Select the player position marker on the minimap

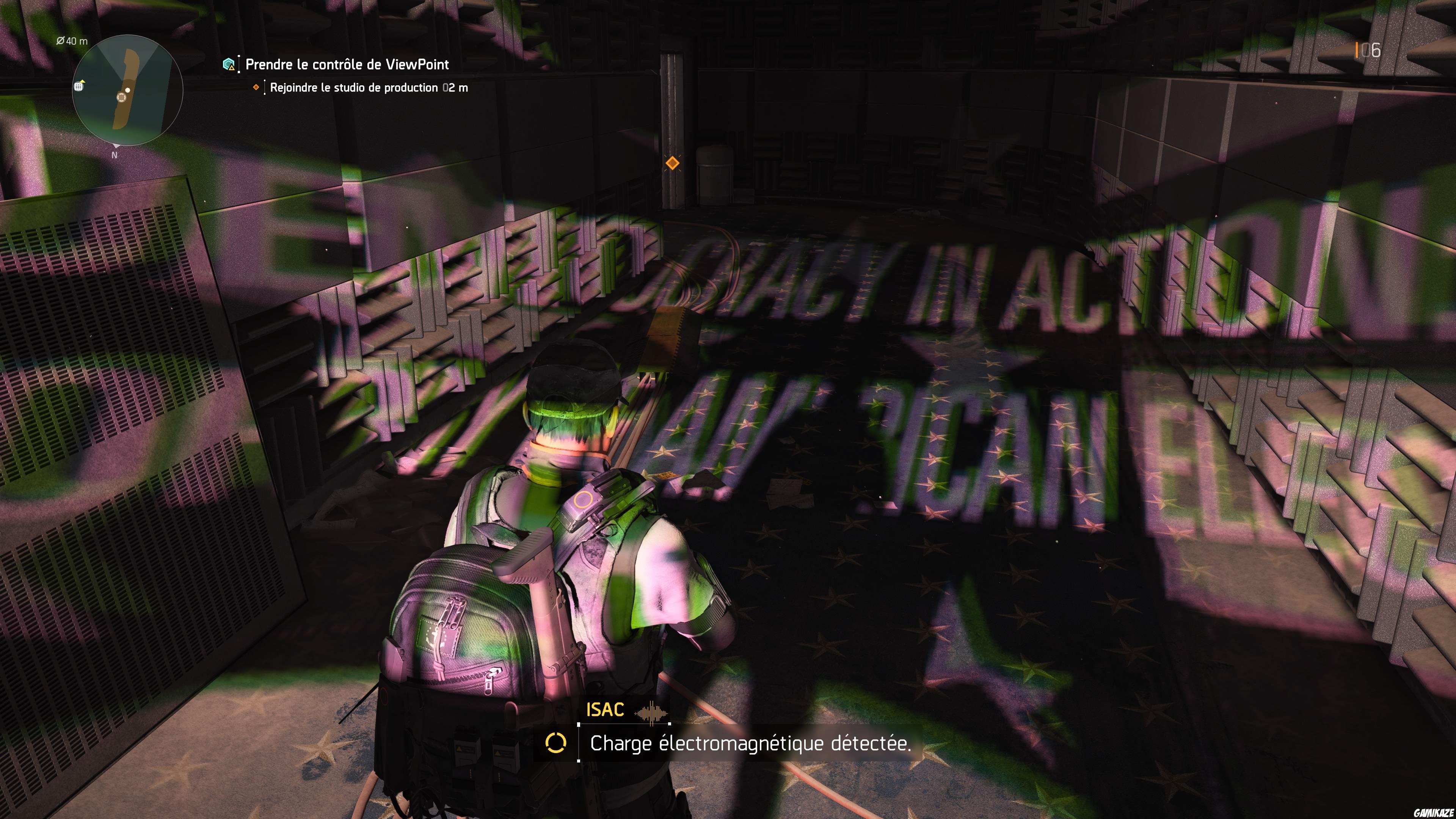121,98
